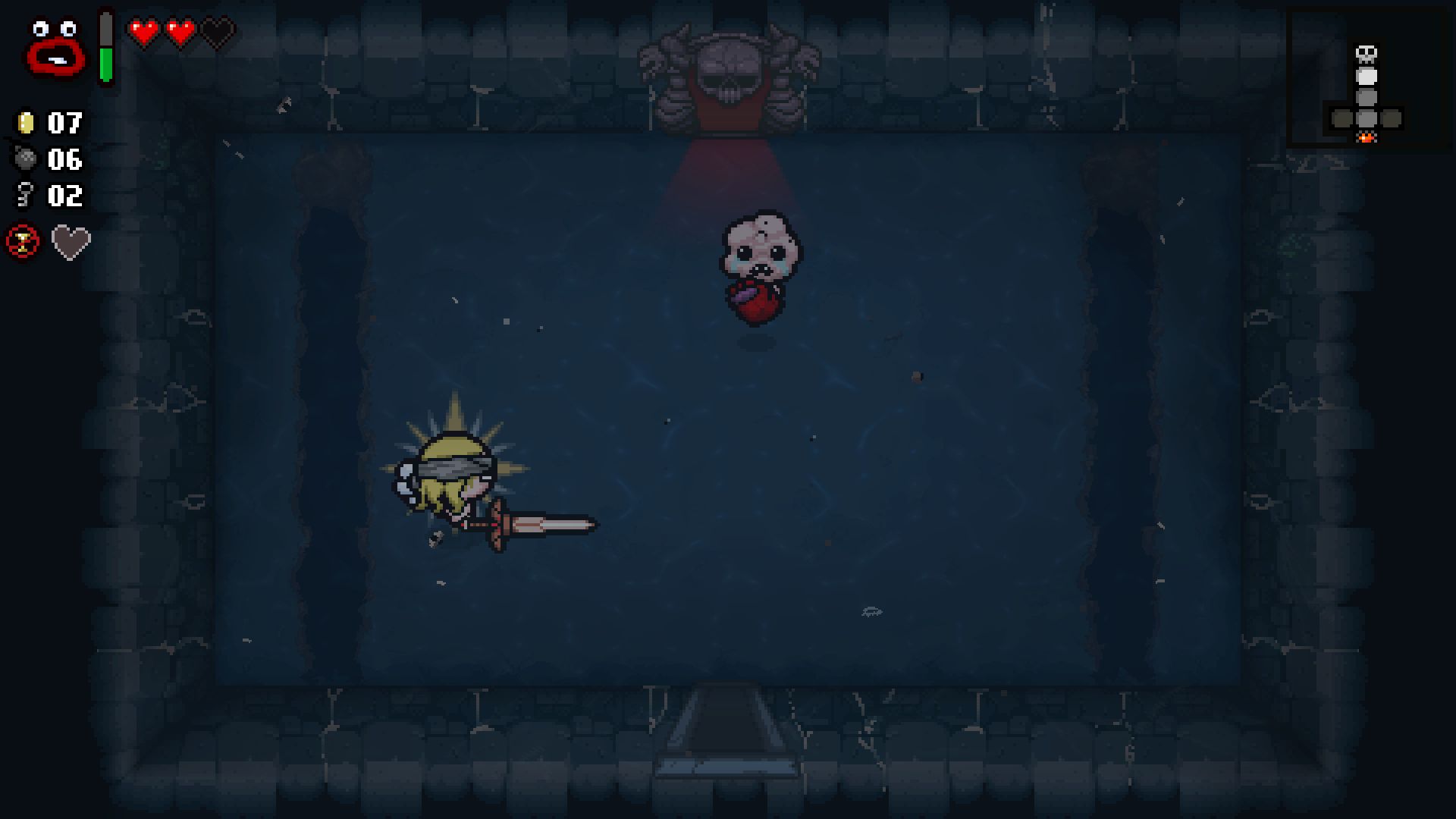Click the fireplace room marker on the minimap

1367,139
